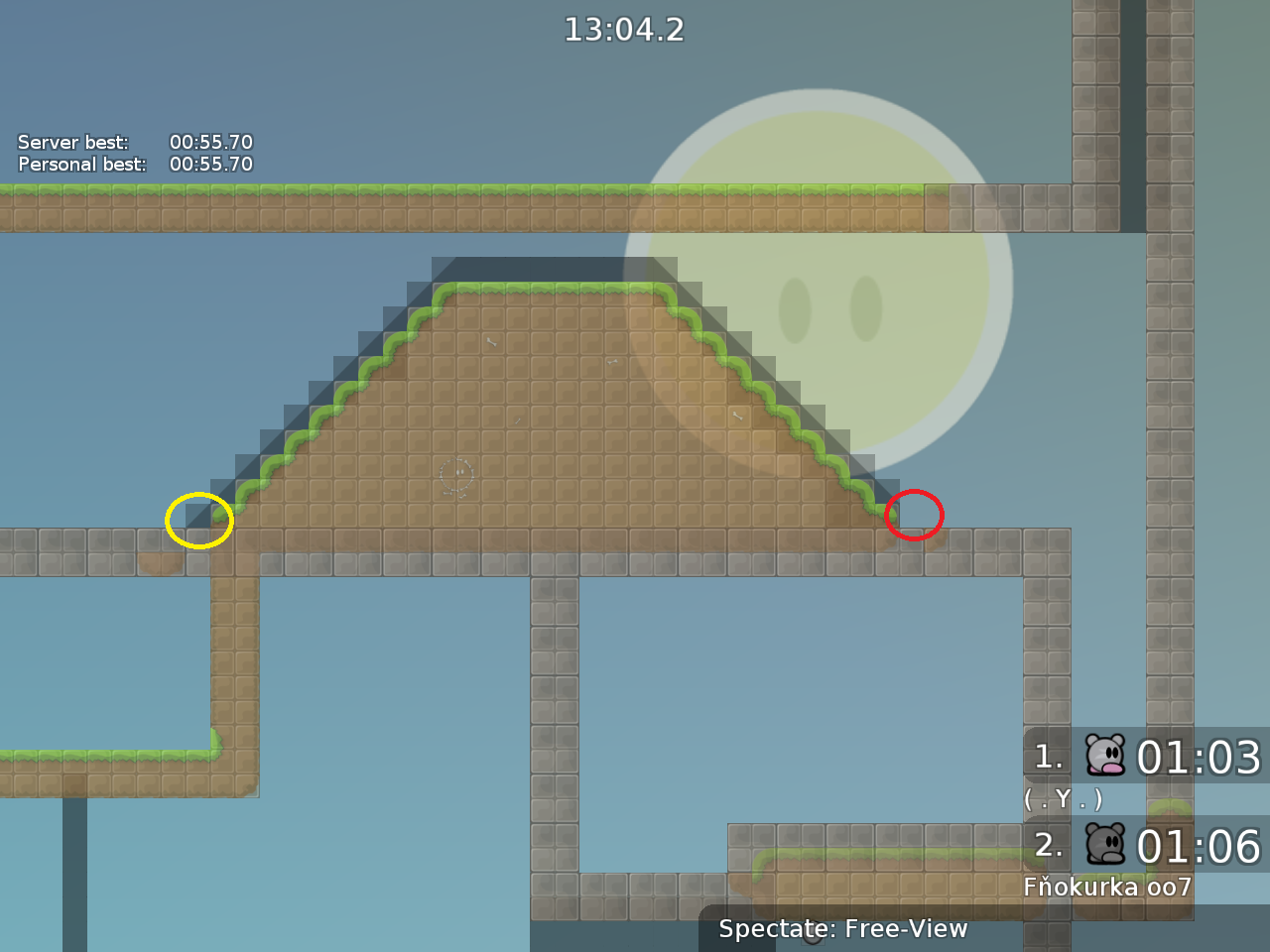1270x952 pixels.
Task: Click the red circle marker on the map
Action: (914, 514)
